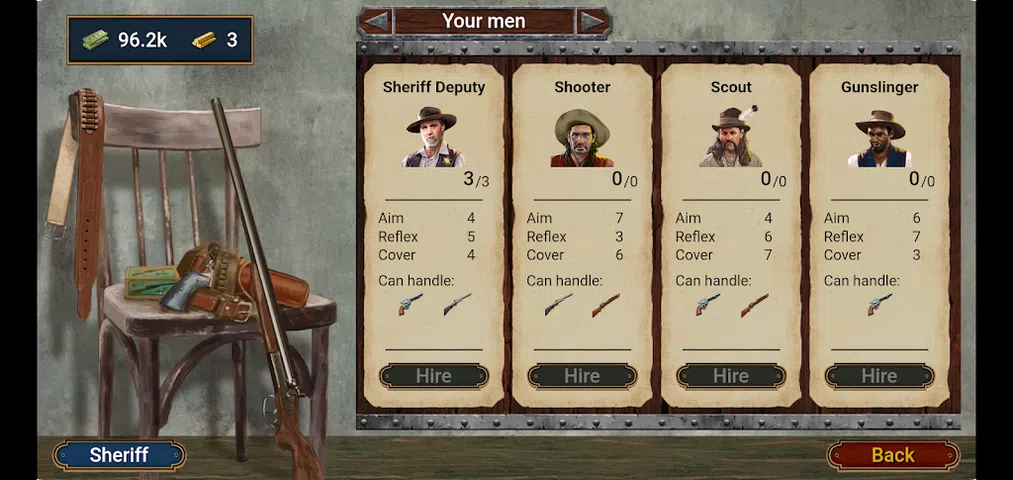Hire the Sheriff Deputy
1013x480 pixels.
pos(433,376)
